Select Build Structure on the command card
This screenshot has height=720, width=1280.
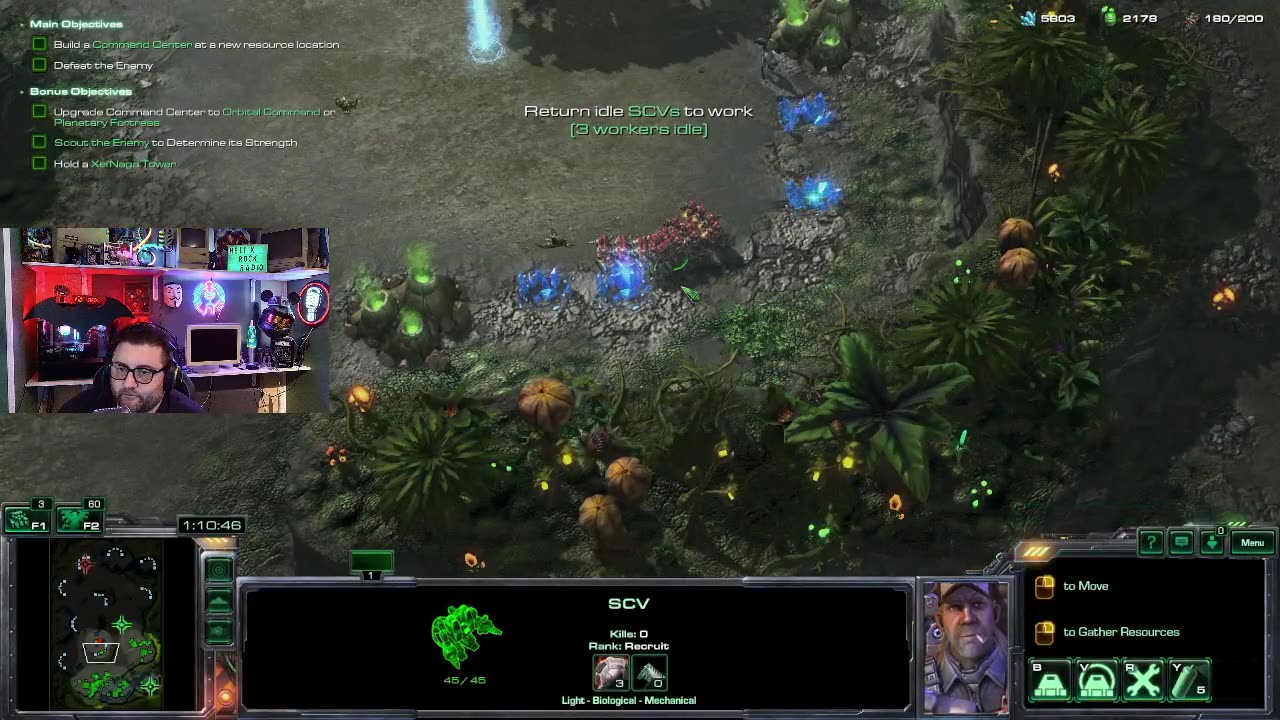pos(1051,681)
